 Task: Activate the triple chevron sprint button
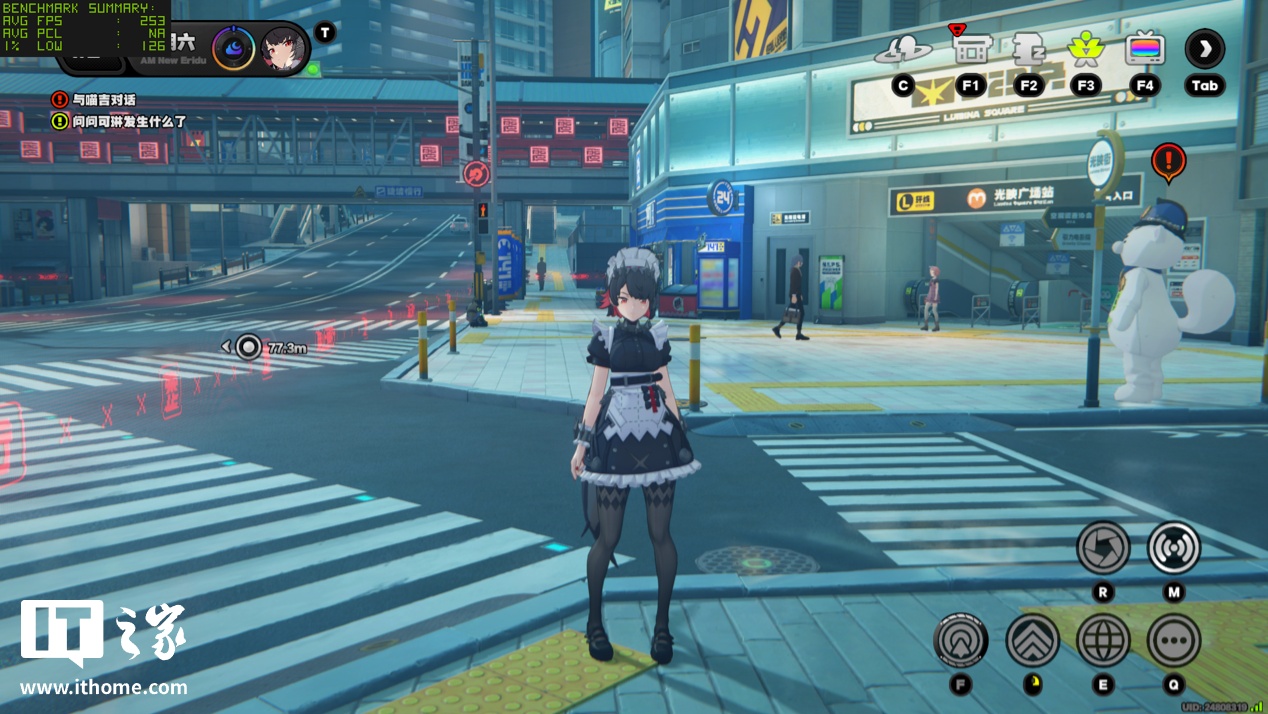tap(1032, 640)
